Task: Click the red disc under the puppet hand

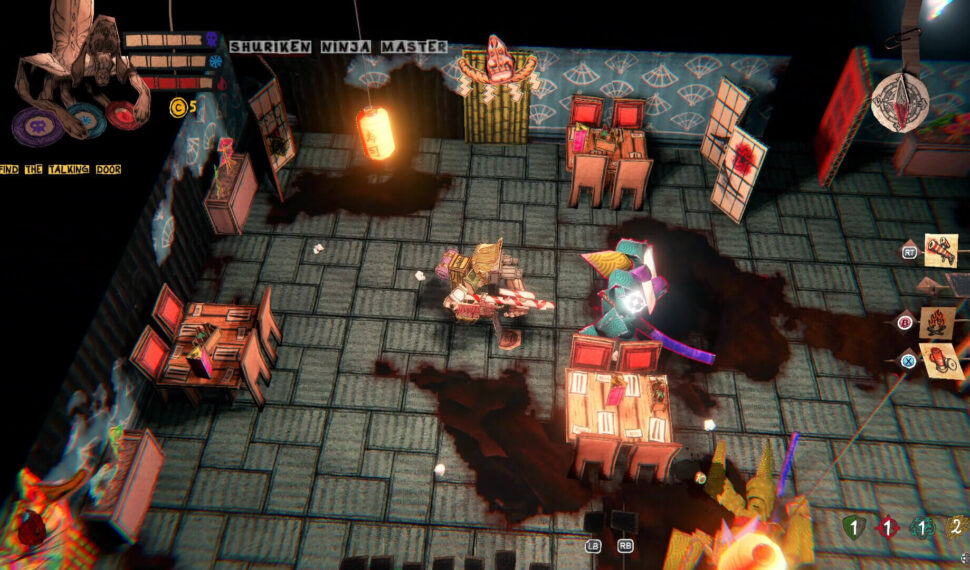Action: [x=124, y=114]
